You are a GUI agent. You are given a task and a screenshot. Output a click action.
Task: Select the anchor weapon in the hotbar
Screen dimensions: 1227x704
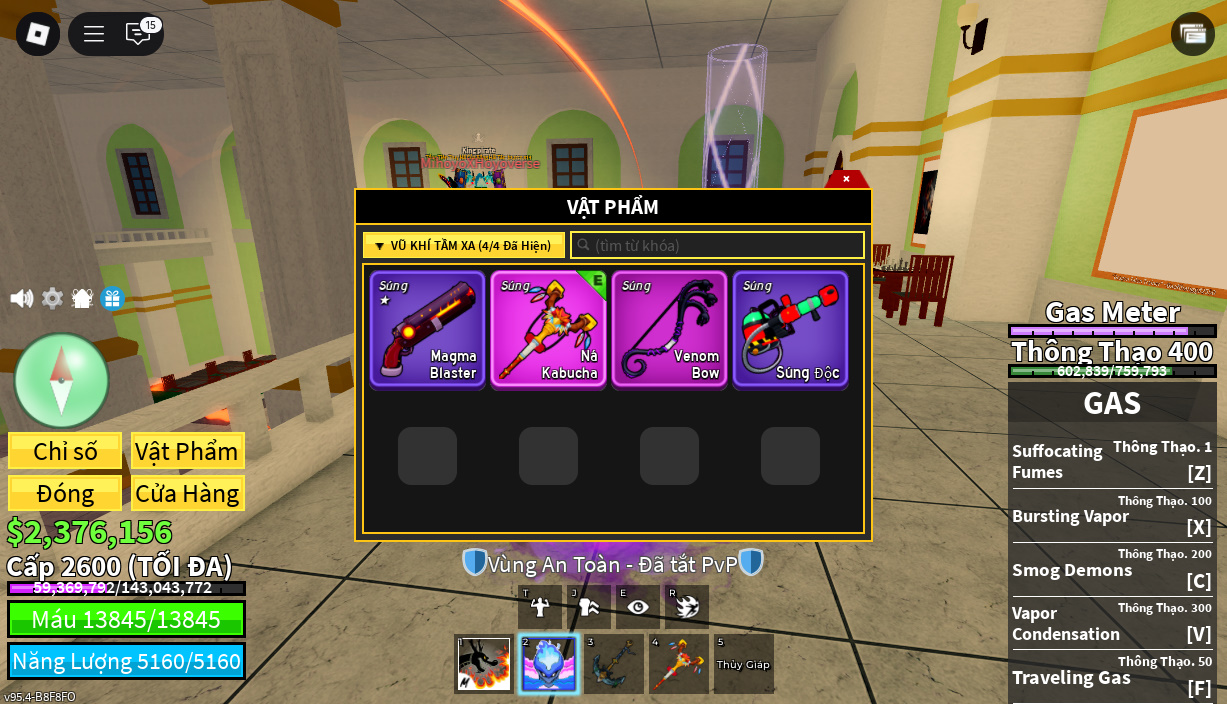point(614,664)
